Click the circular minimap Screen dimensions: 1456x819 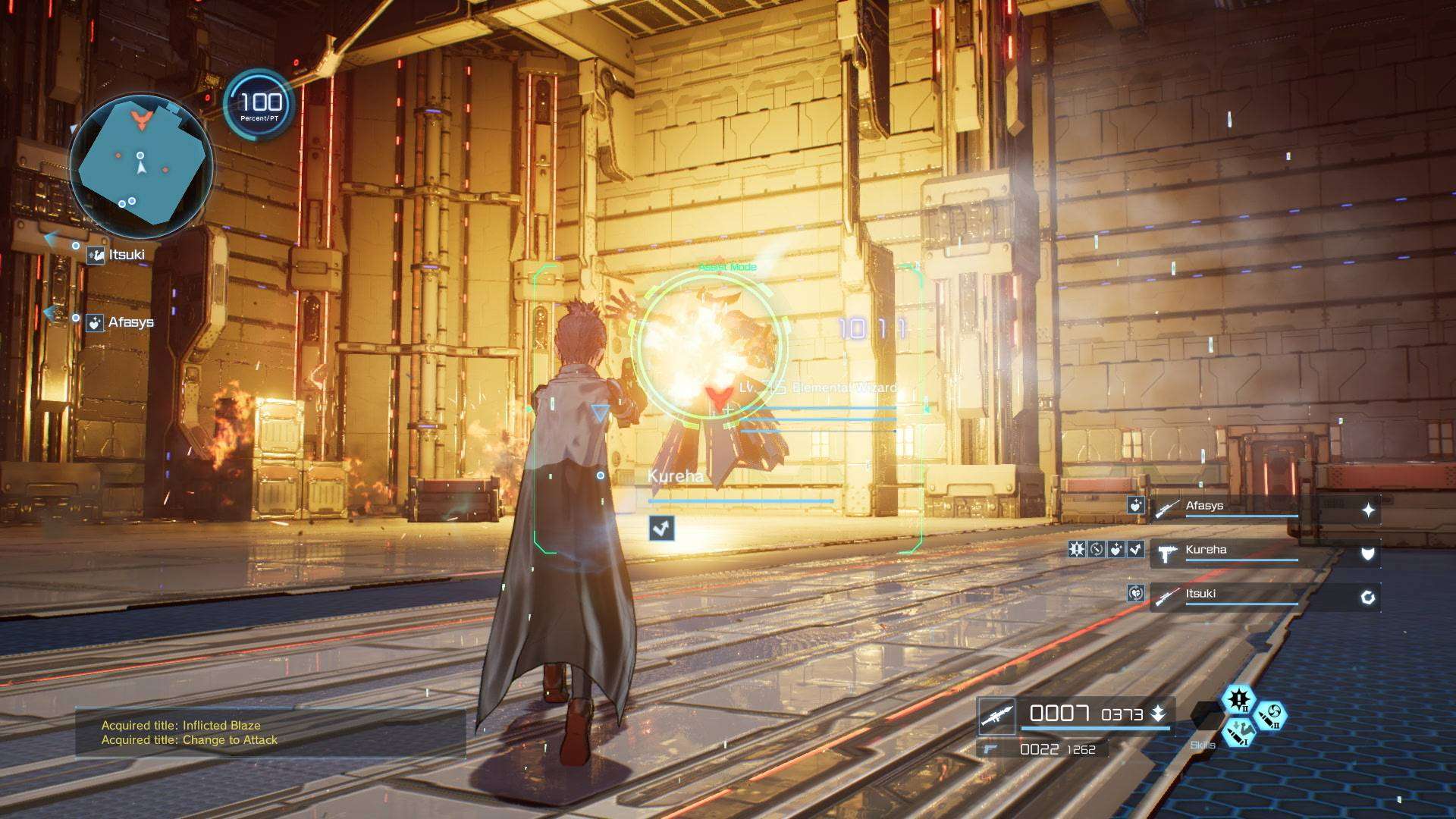141,165
